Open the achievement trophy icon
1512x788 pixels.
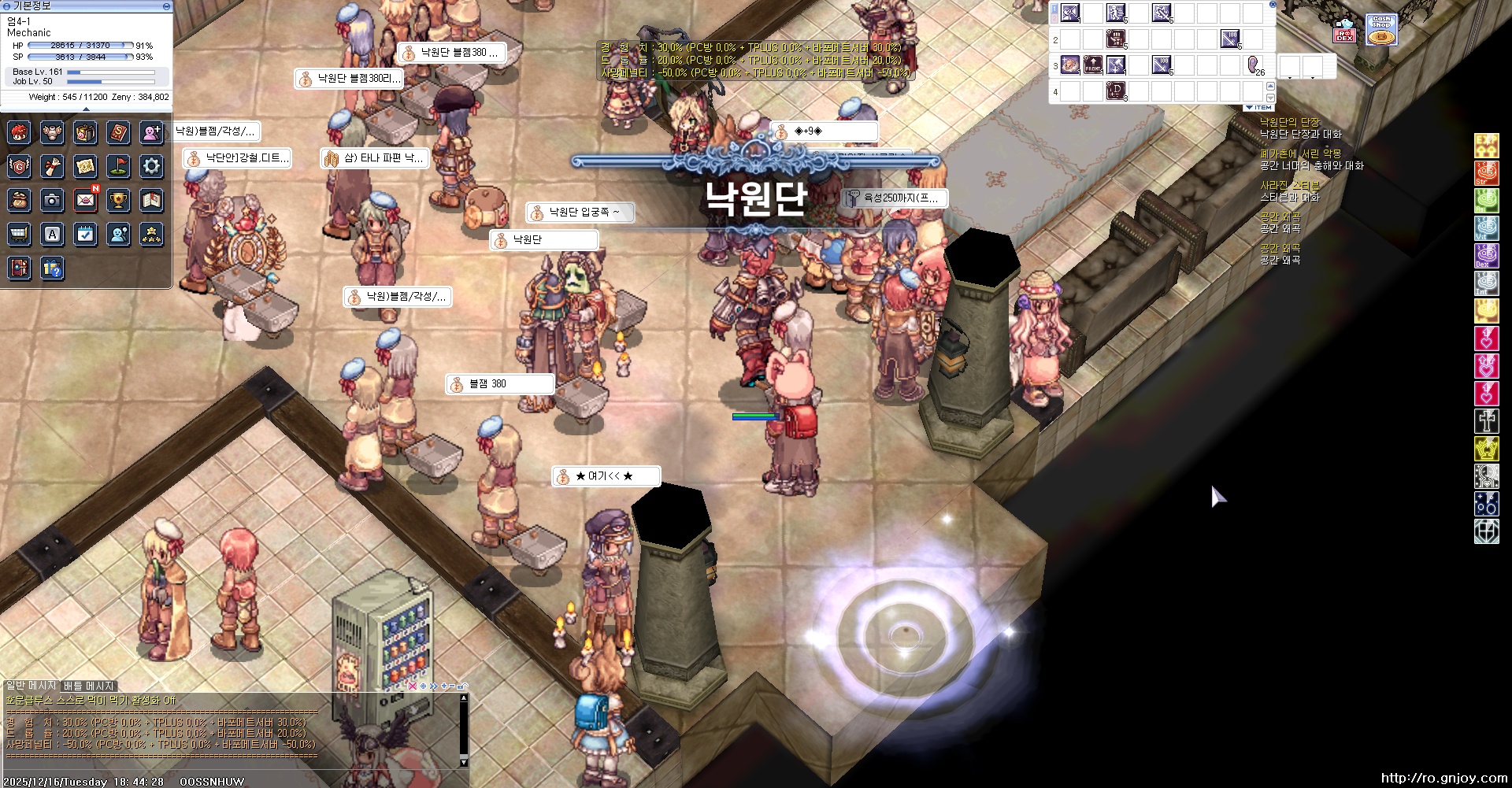coord(118,199)
